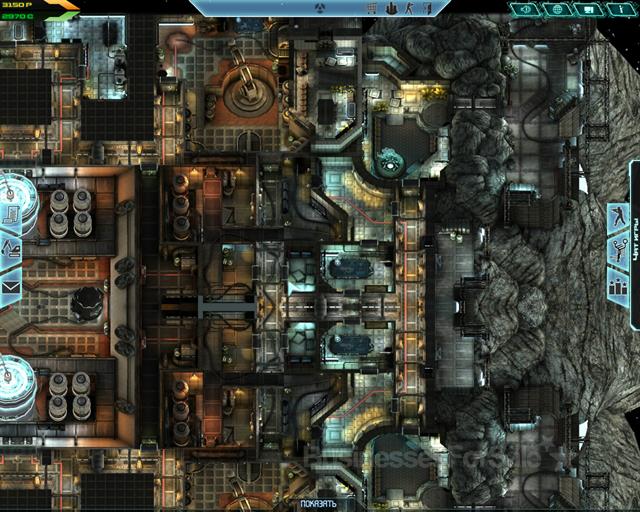Select the cheering figure icon

[x=618, y=250]
